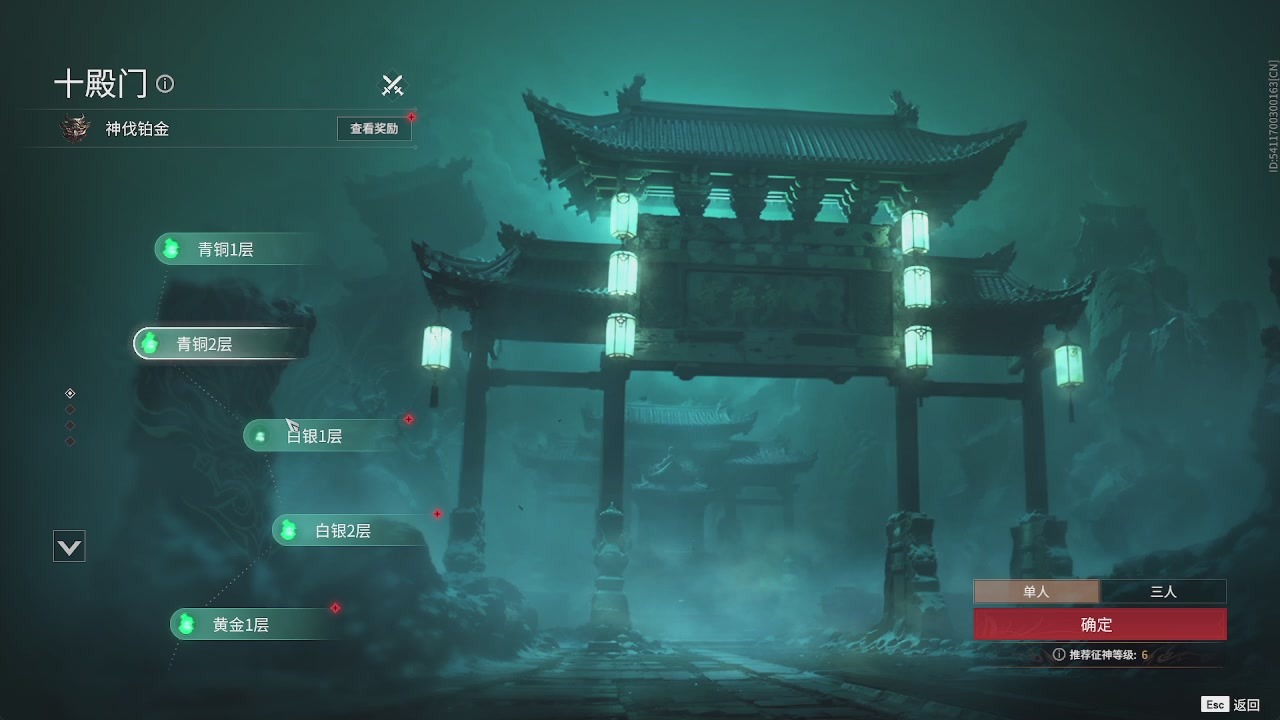
Task: Expand the list with the down chevron
Action: click(69, 545)
